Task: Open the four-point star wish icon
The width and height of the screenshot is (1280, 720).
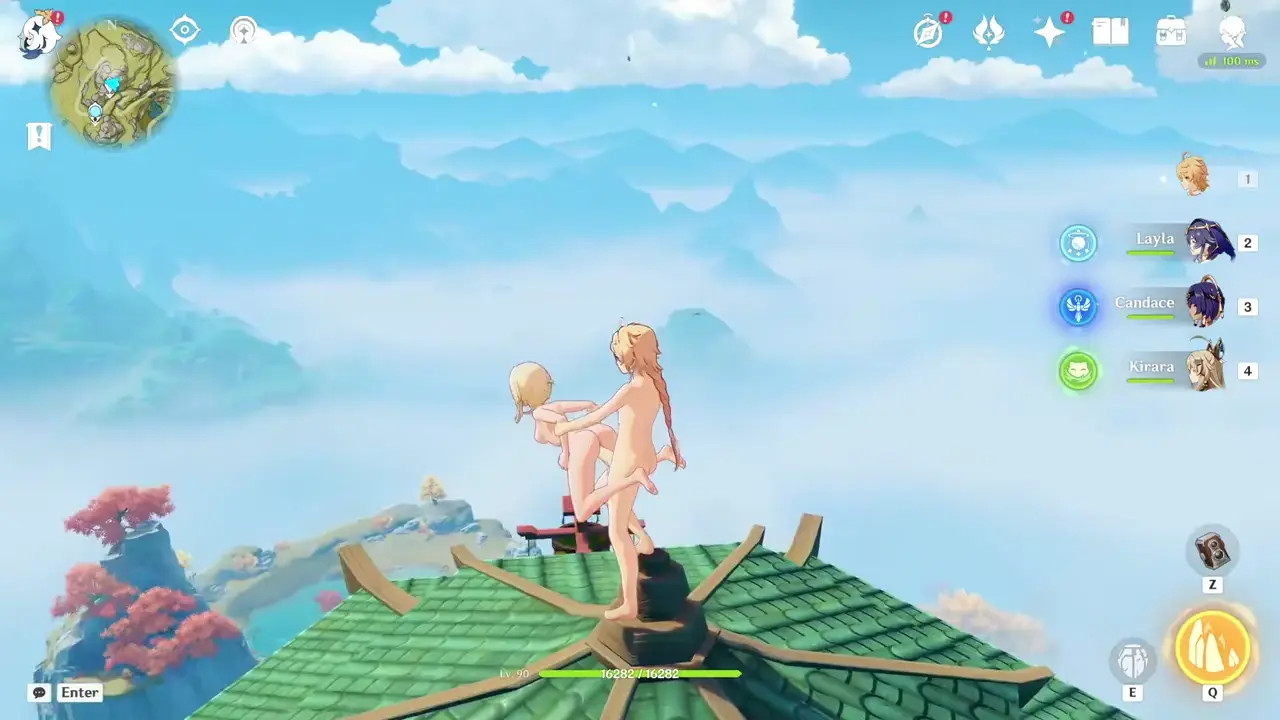Action: click(1049, 32)
